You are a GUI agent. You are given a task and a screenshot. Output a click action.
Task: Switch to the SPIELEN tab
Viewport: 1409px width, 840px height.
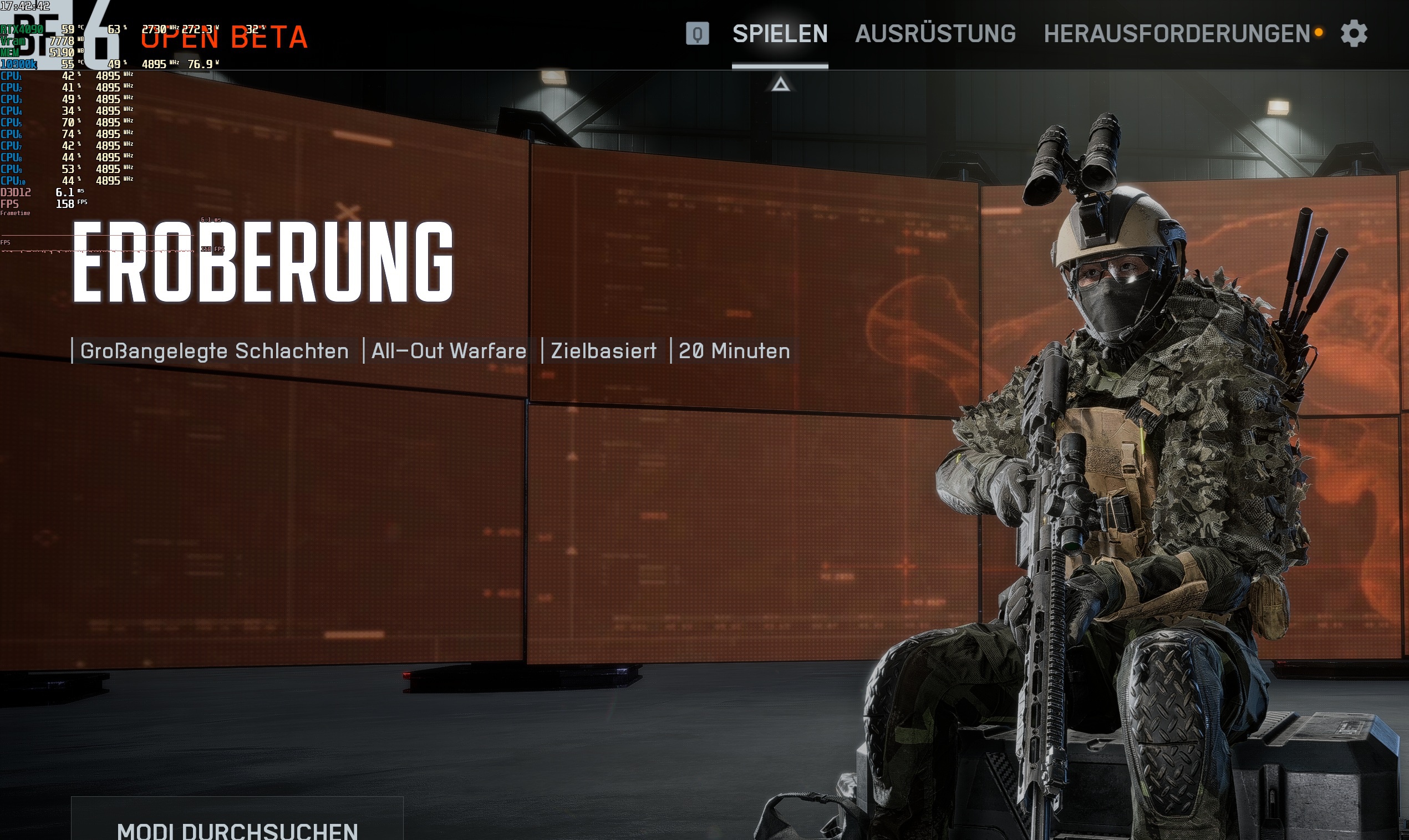point(780,34)
